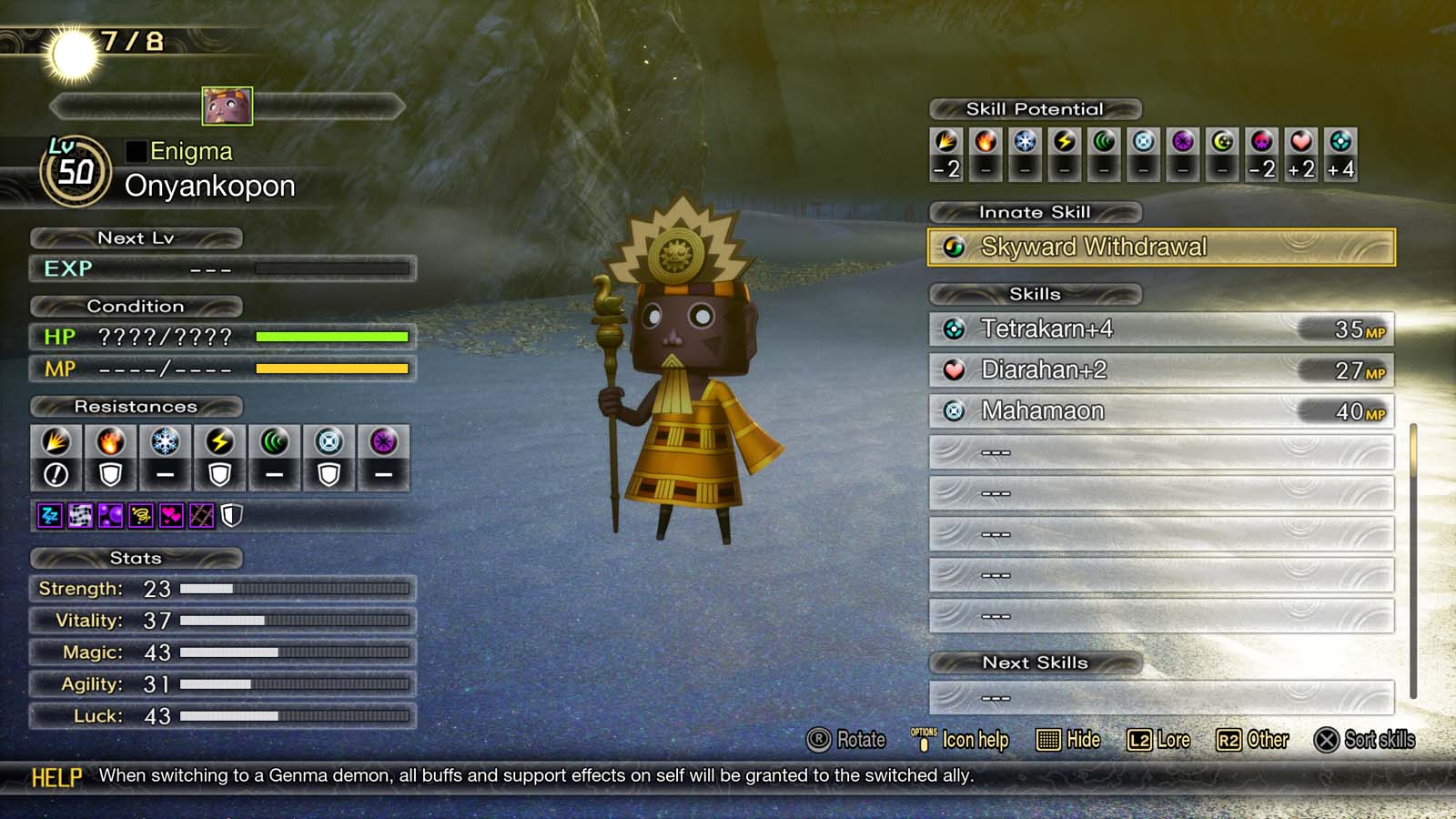Sort skills list
This screenshot has width=1456, height=819.
pyautogui.click(x=1364, y=740)
